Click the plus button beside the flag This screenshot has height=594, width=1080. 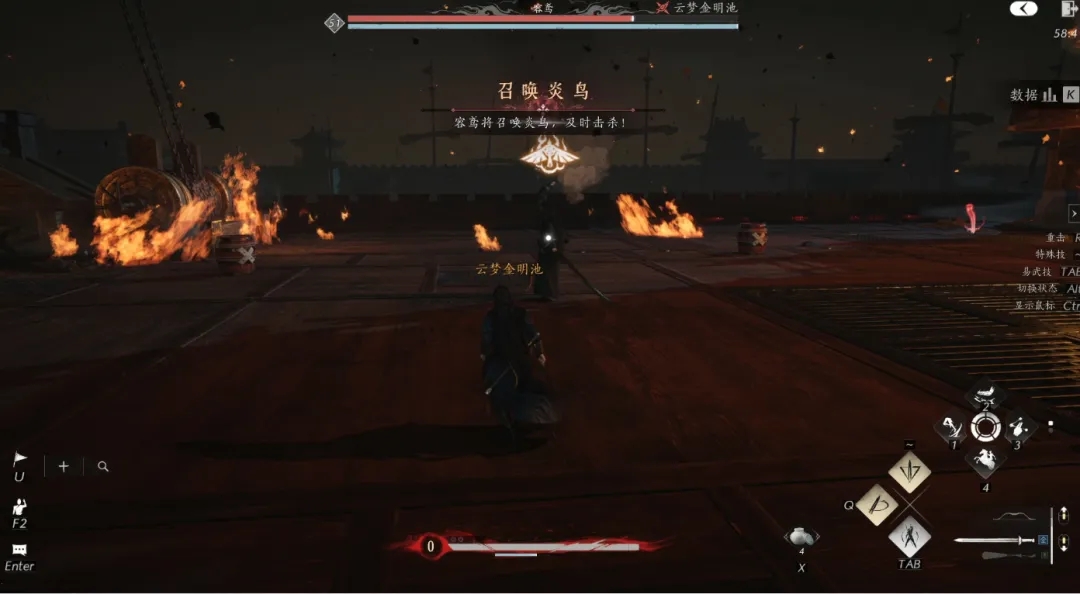63,466
